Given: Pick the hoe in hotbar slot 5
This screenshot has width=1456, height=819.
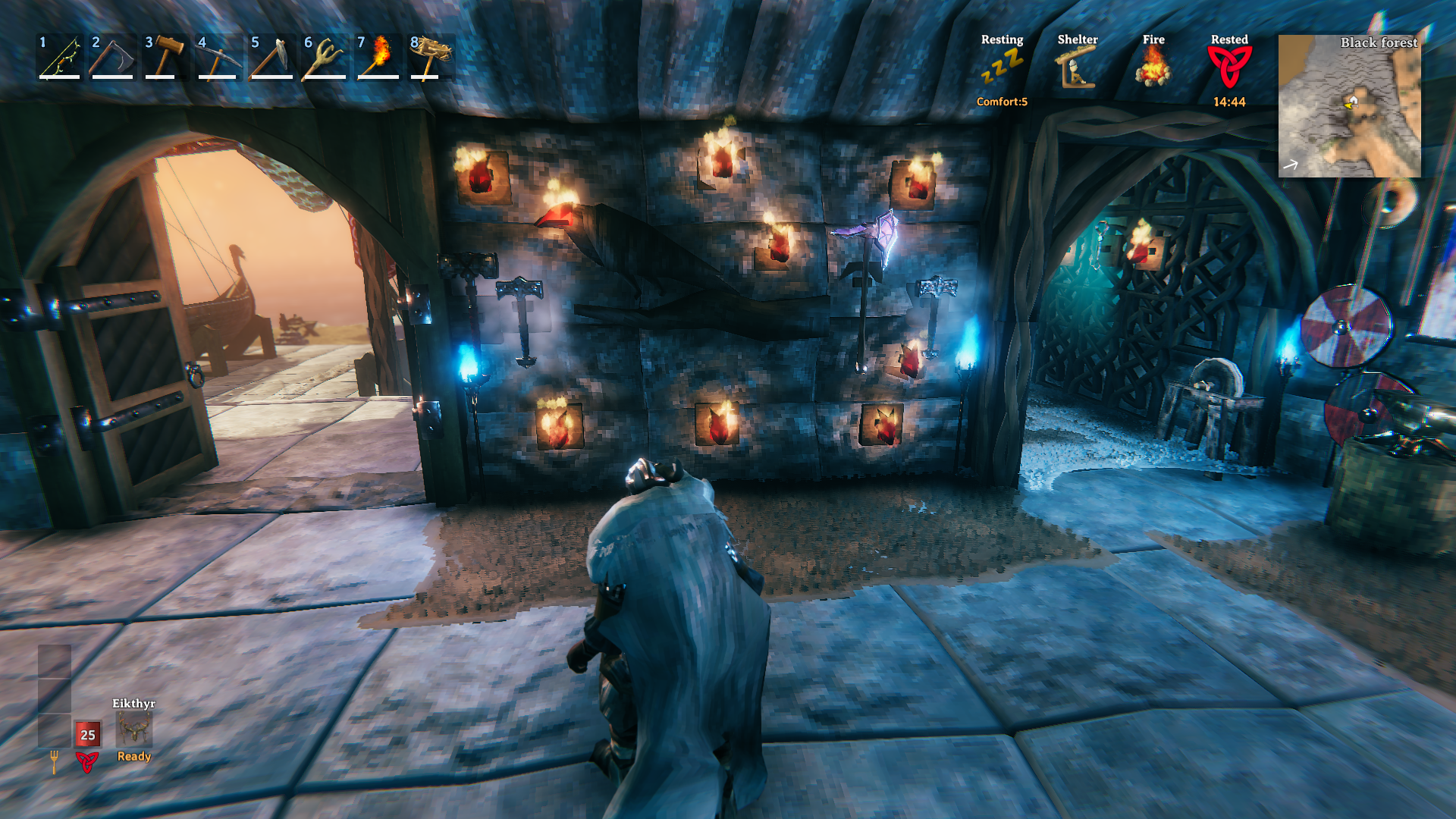Looking at the screenshot, I should 271,57.
